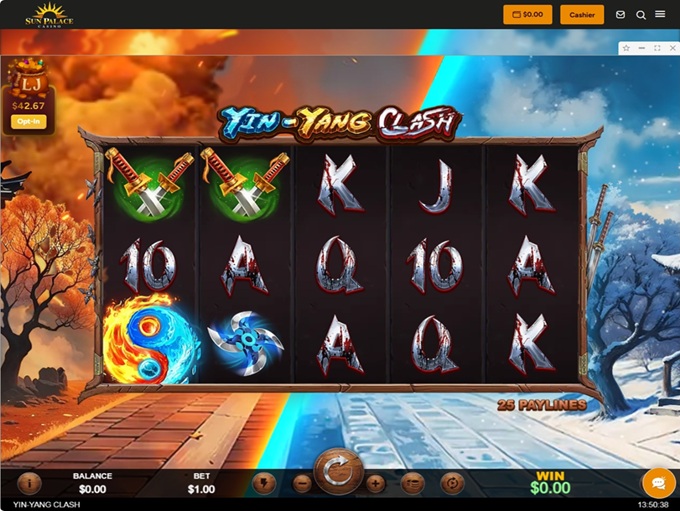
Task: Click the $0.00 wallet balance button
Action: [527, 15]
